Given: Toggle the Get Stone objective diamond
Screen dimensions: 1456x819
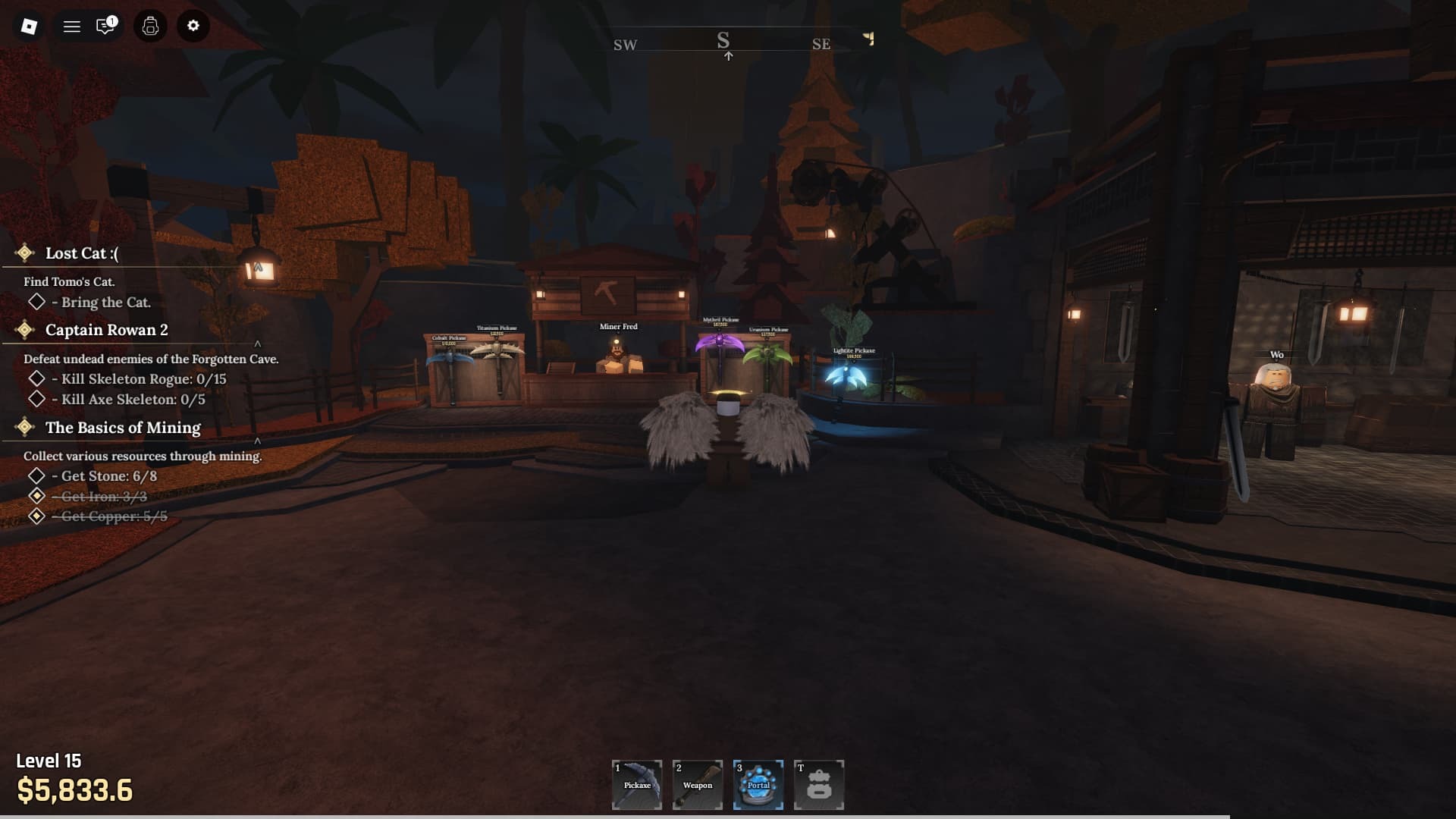Looking at the screenshot, I should [x=36, y=475].
